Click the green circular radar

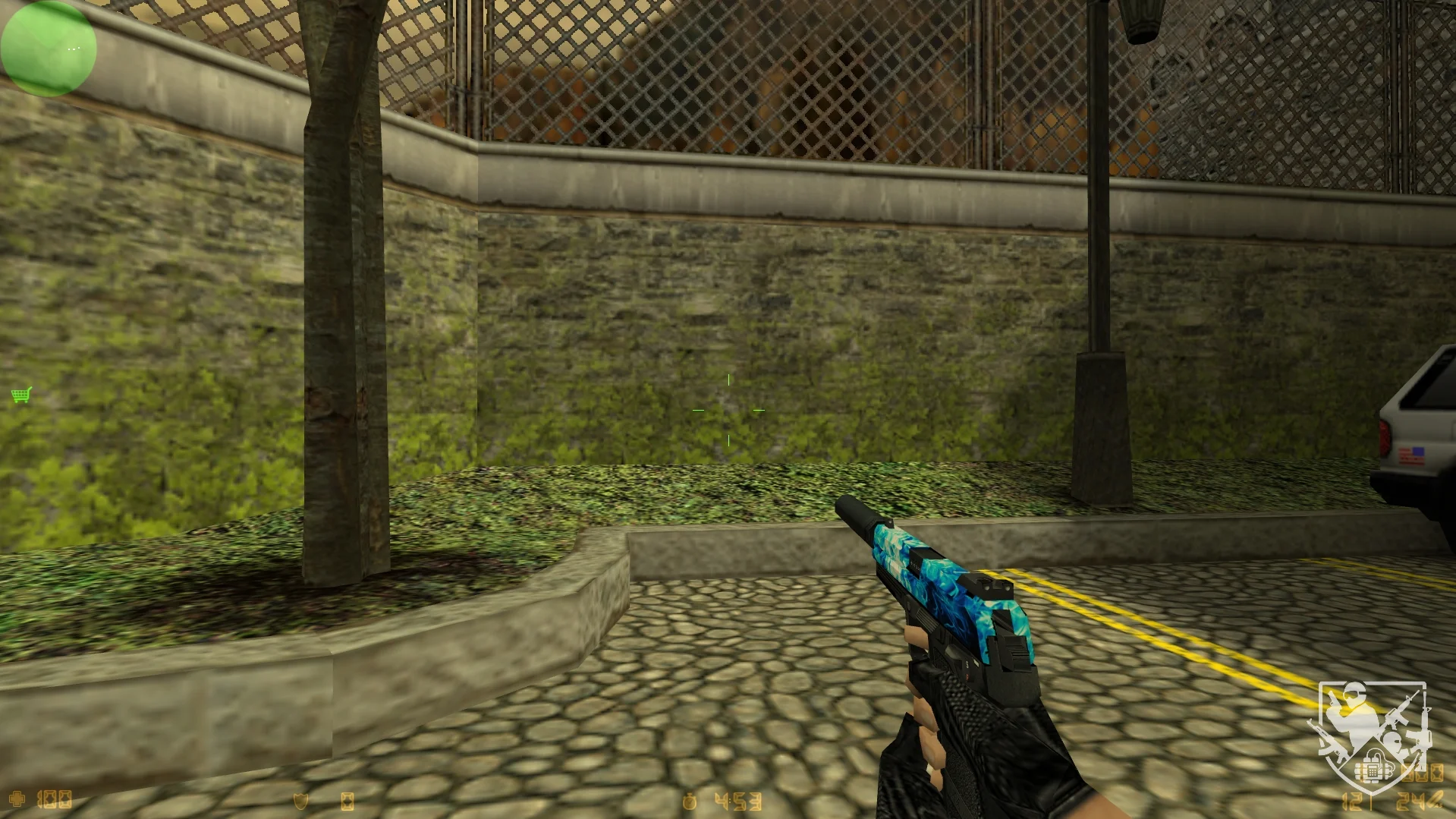click(49, 49)
